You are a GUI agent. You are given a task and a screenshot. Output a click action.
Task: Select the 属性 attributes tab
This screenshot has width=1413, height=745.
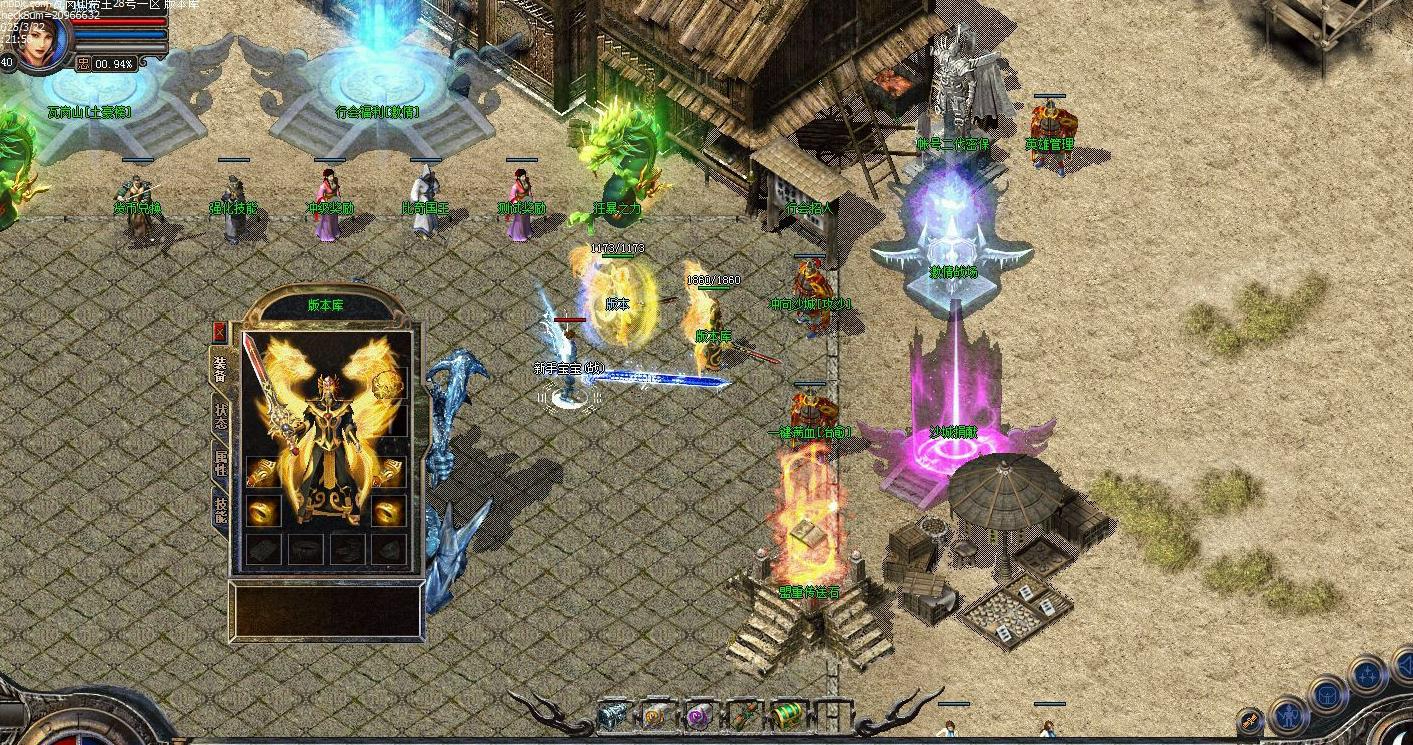click(x=220, y=463)
